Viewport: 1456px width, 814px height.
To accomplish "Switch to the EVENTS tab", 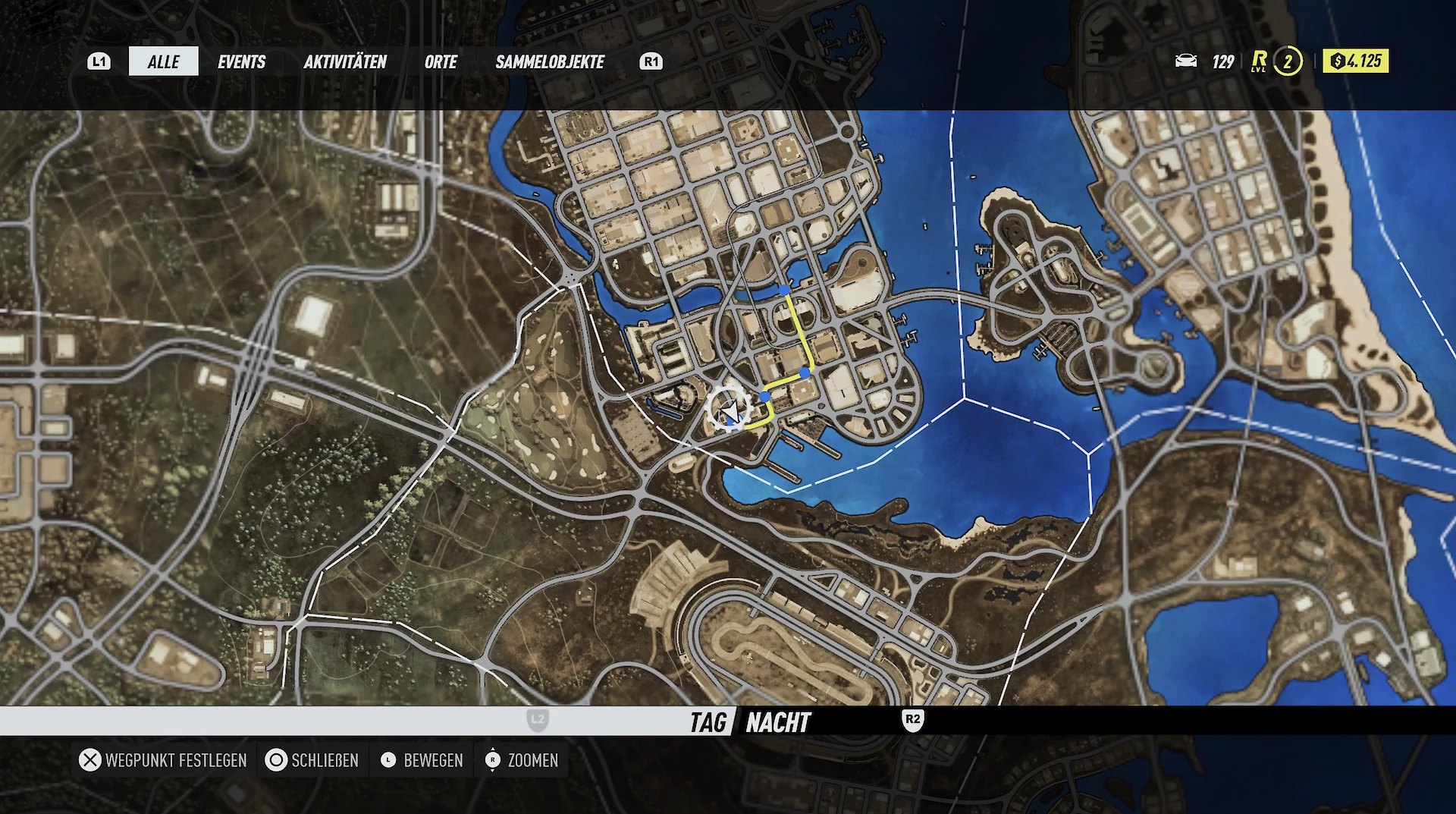I will (x=241, y=61).
